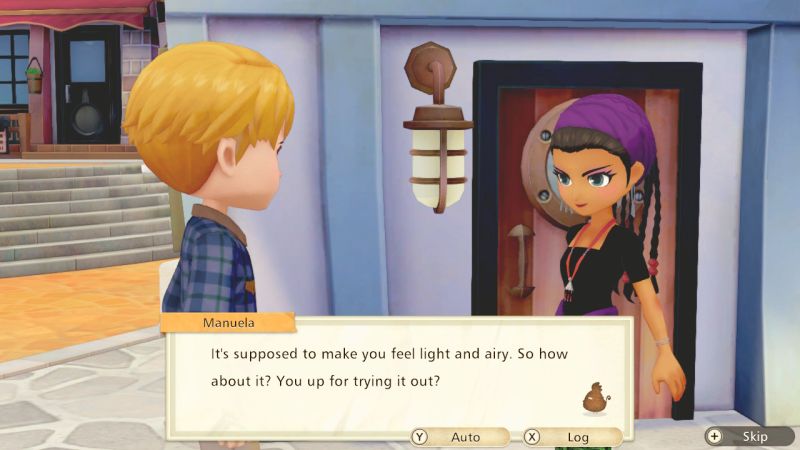This screenshot has height=450, width=800.
Task: Advance the dialogue via the acorn icon
Action: pos(597,397)
